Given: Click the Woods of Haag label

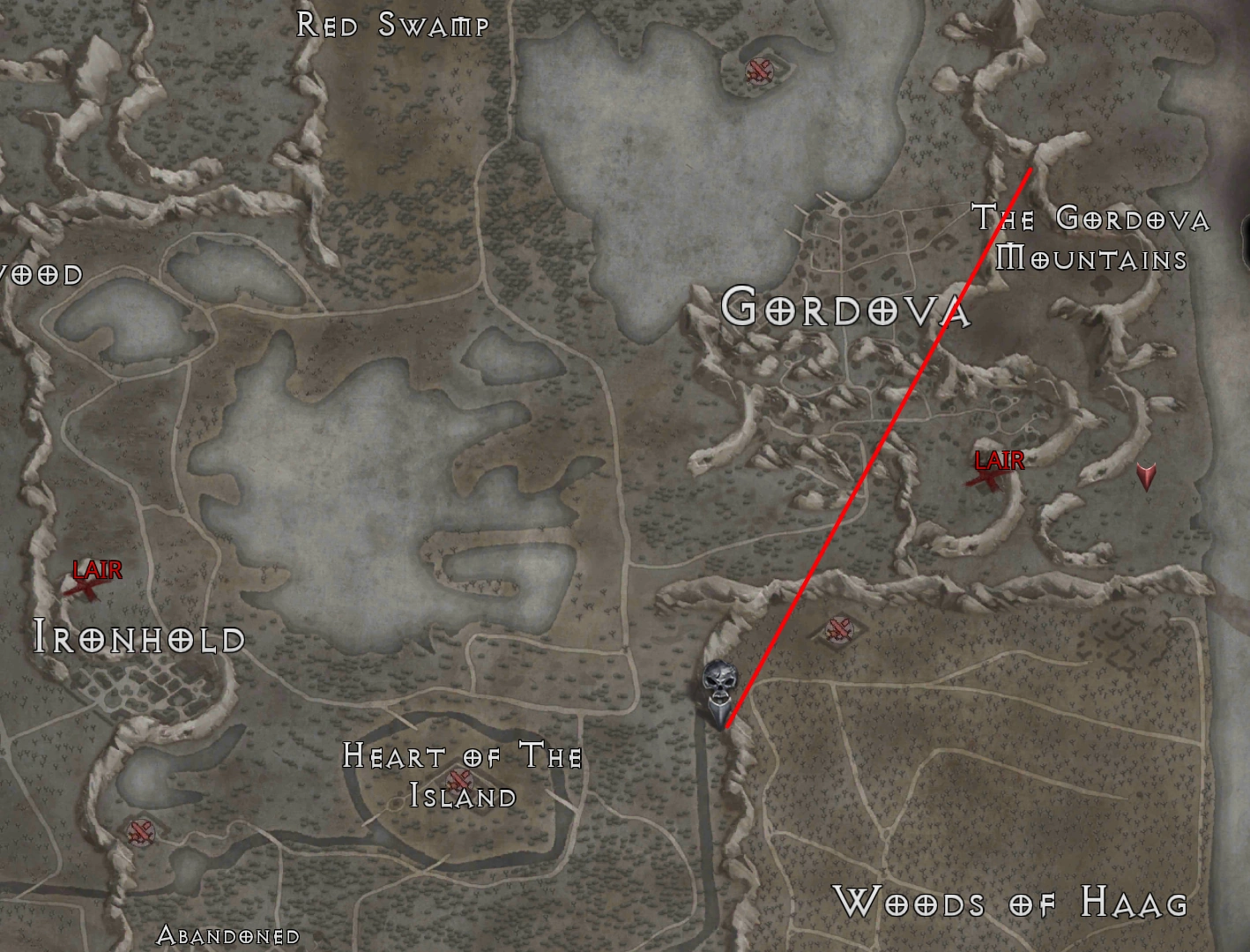Looking at the screenshot, I should (x=1012, y=903).
